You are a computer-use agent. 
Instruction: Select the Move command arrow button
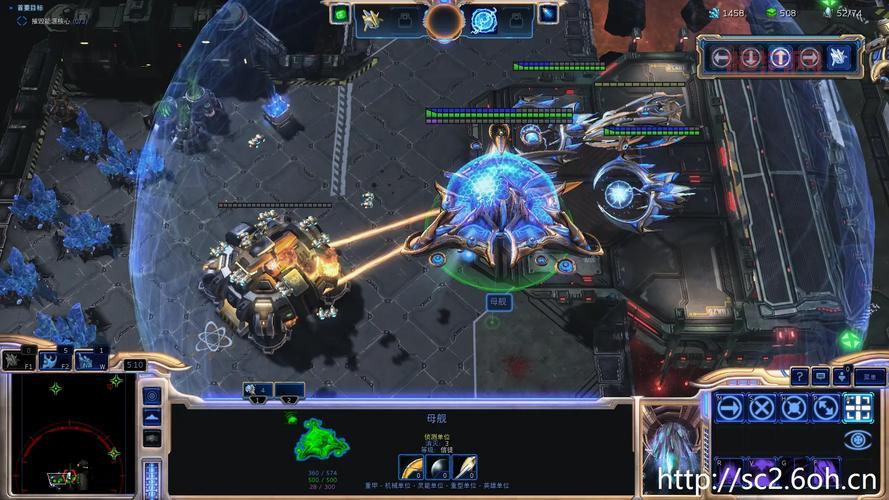(x=730, y=407)
